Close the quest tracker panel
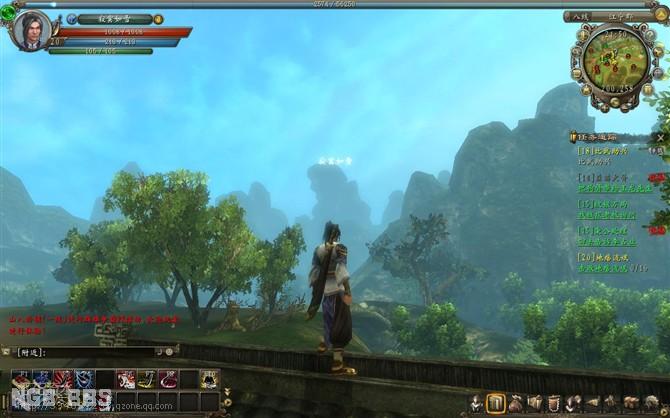The height and width of the screenshot is (418, 670). 661,136
